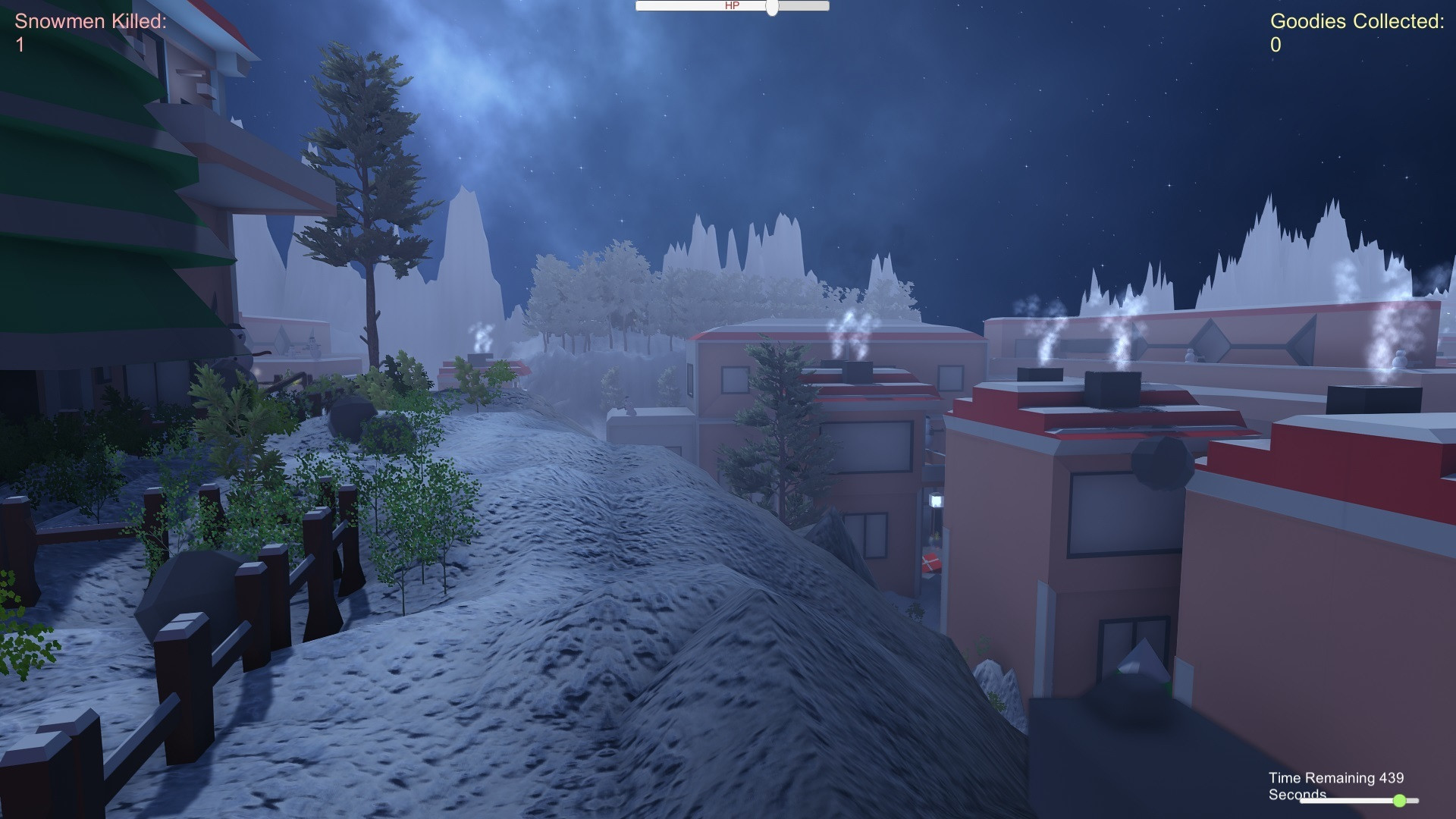Click the white frosted tree cluster
This screenshot has width=1456, height=819.
click(x=599, y=296)
